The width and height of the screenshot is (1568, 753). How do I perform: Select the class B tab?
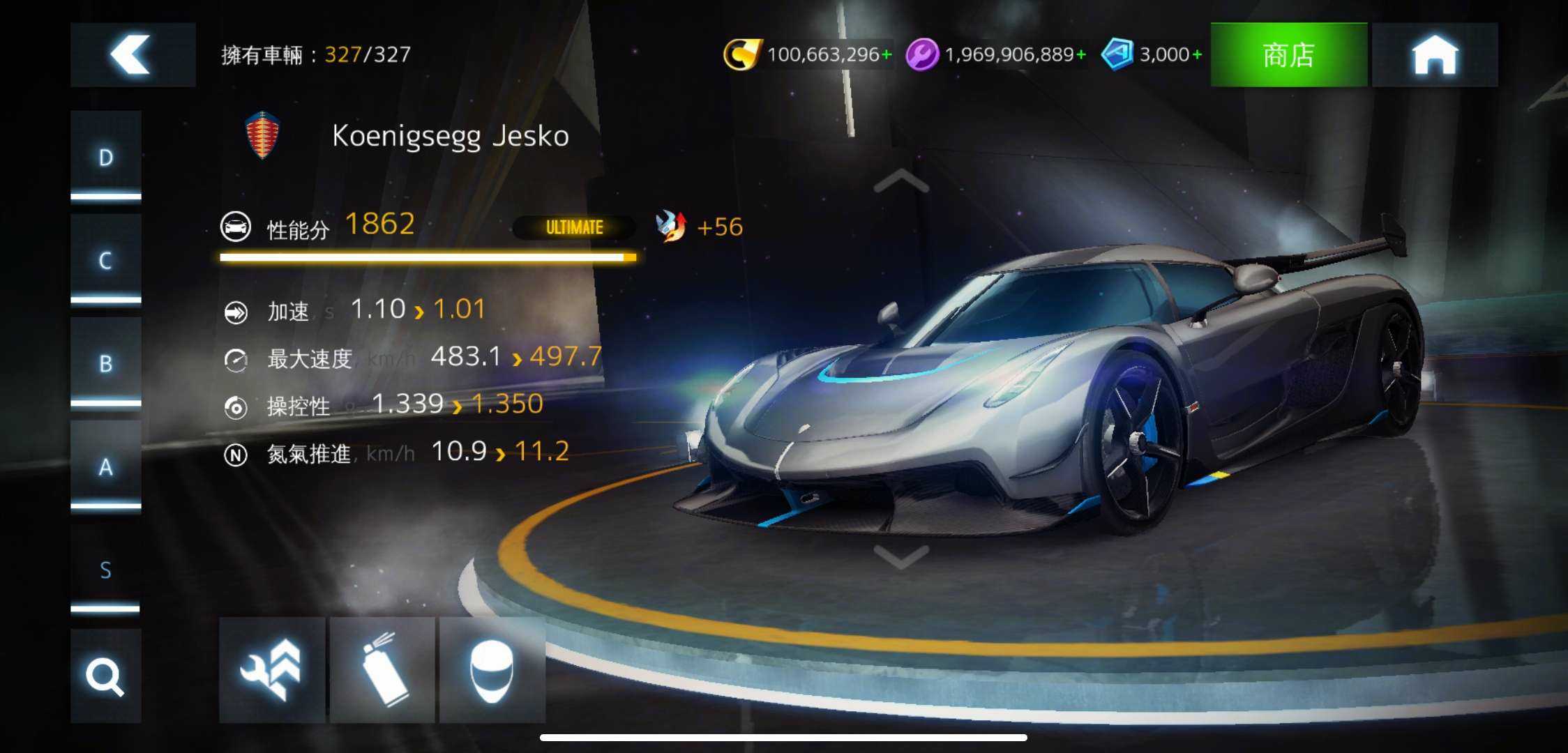tap(105, 364)
